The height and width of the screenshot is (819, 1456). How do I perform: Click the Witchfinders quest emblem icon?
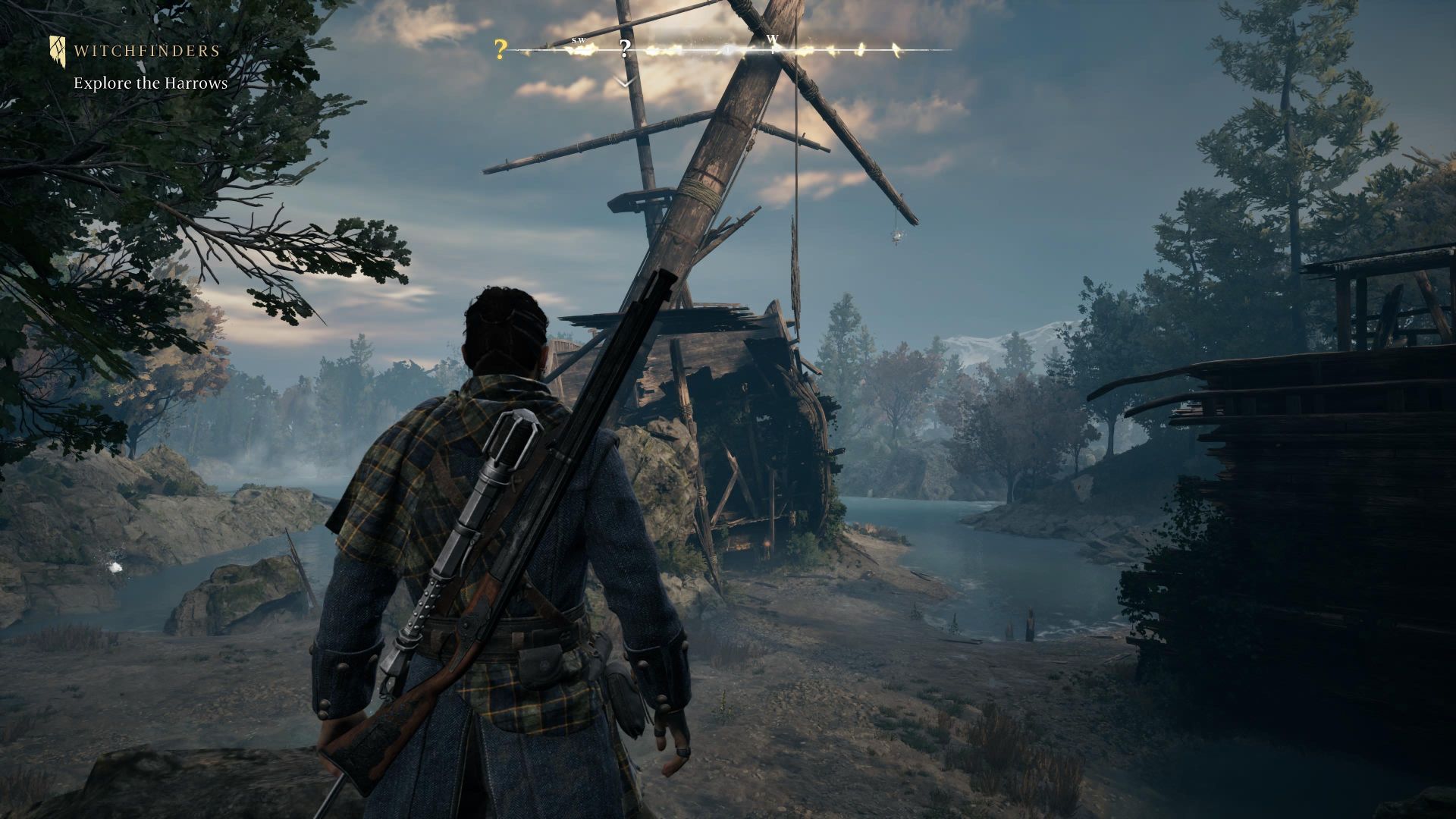pyautogui.click(x=58, y=50)
